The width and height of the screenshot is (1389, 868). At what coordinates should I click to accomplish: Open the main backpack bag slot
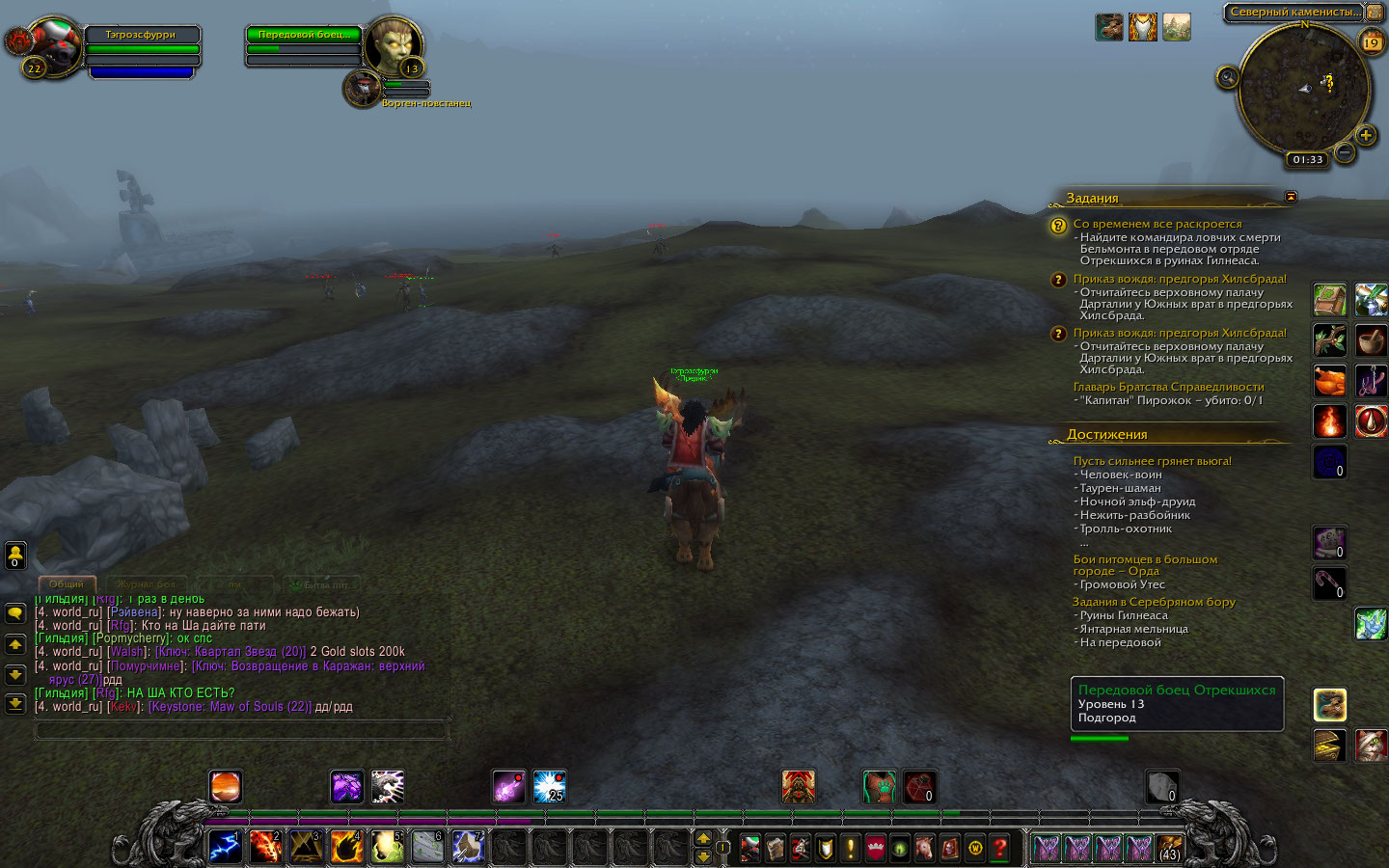[1168, 848]
